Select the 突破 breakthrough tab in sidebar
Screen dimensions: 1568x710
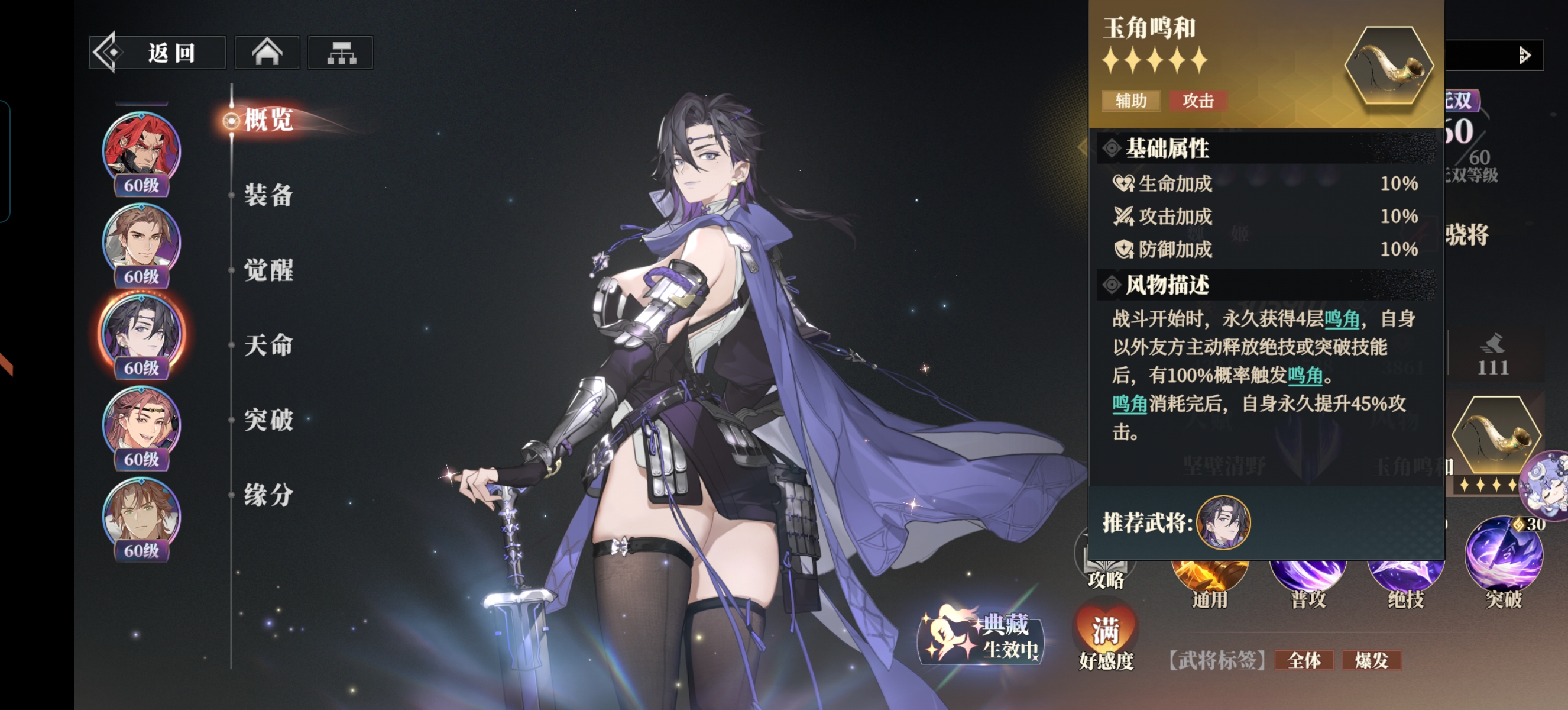pos(268,419)
